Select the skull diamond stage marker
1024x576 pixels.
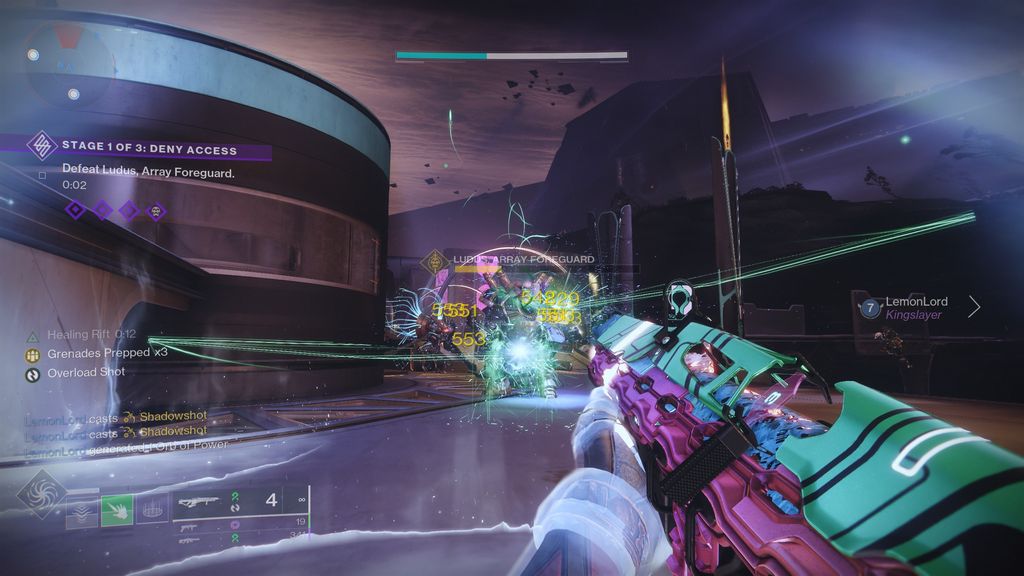[x=155, y=210]
